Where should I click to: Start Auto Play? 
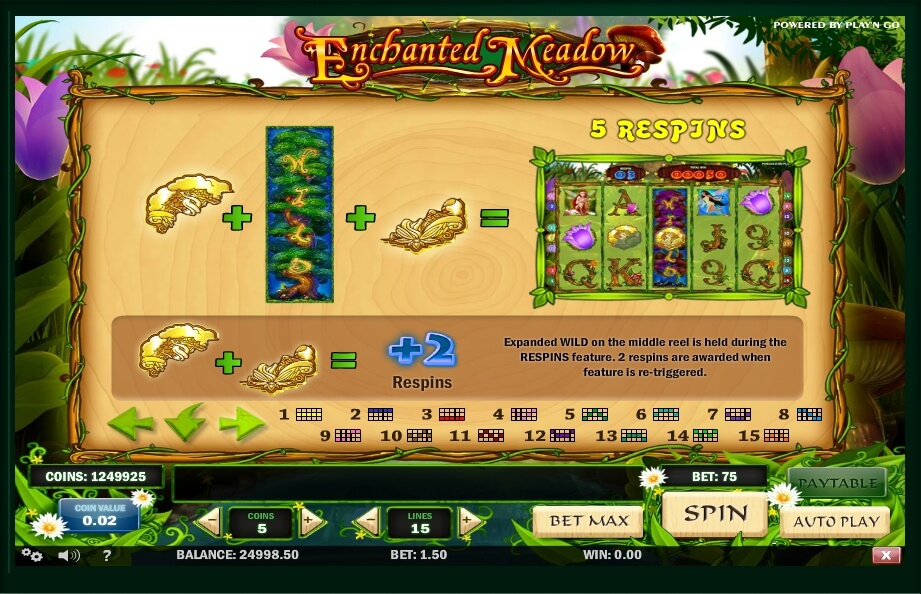(836, 521)
